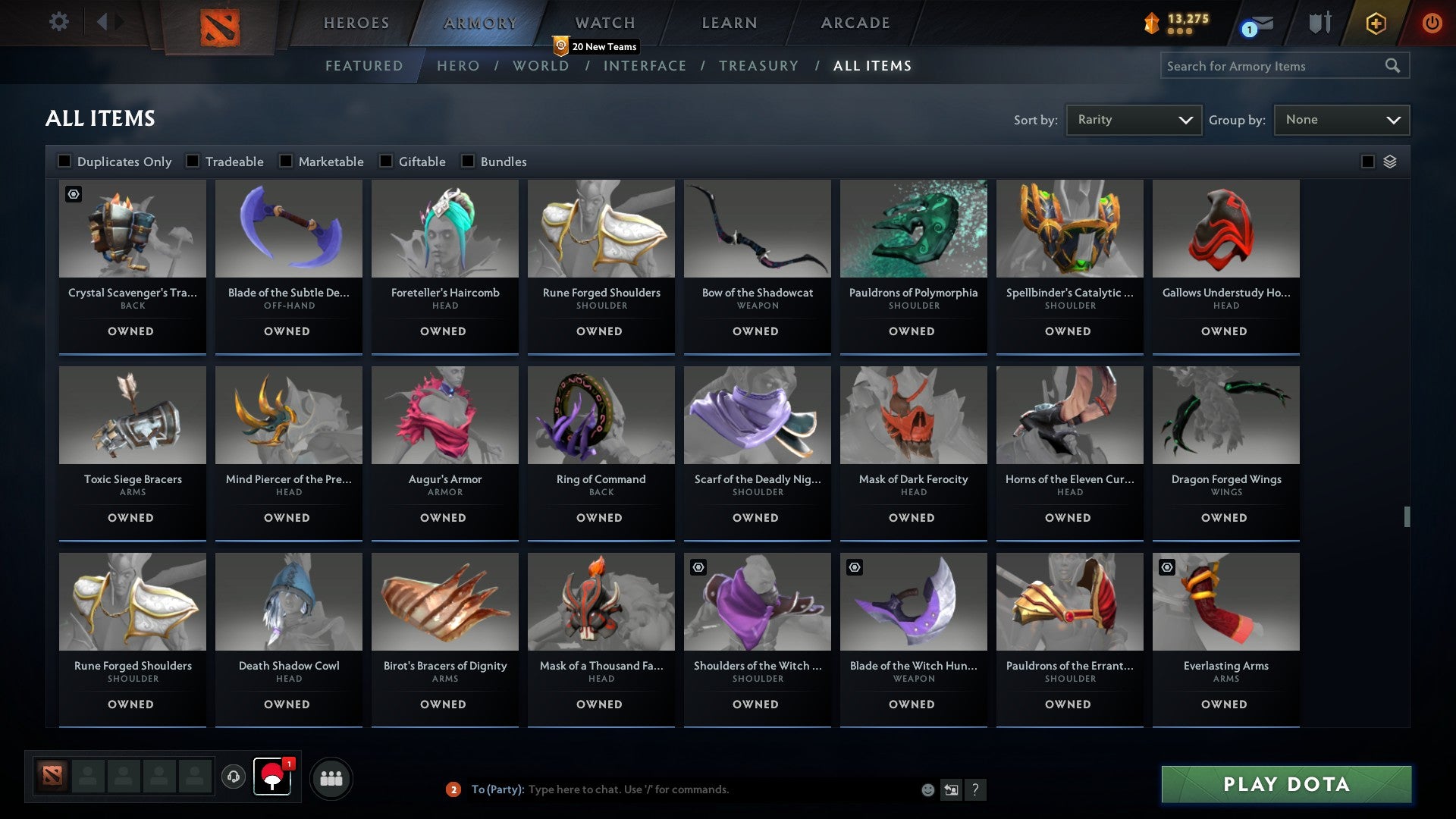Screen dimensions: 1456x819
Task: Click the emoticon smiley in the chat bar
Action: 927,789
